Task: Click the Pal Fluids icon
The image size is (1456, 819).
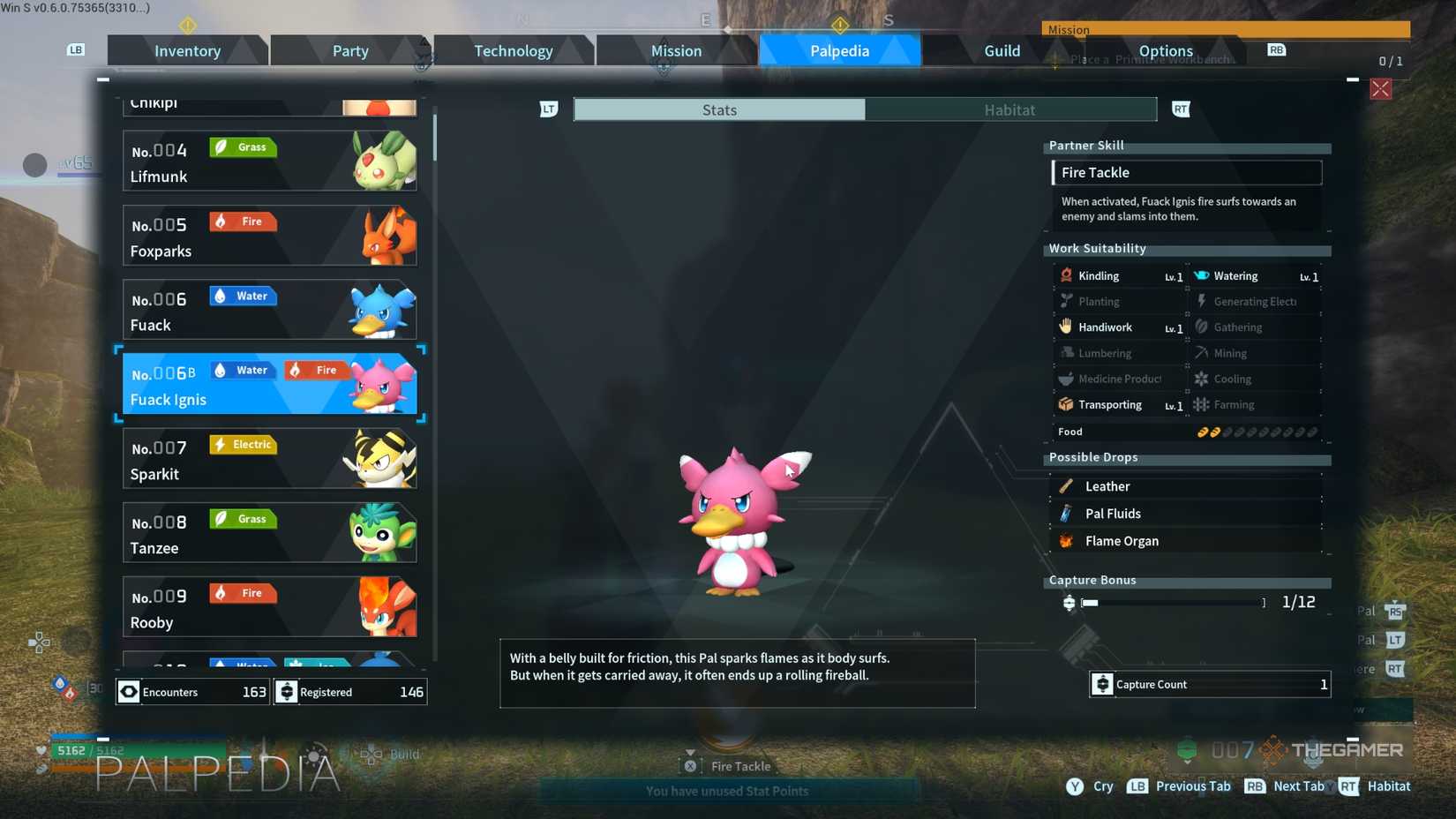Action: point(1065,513)
